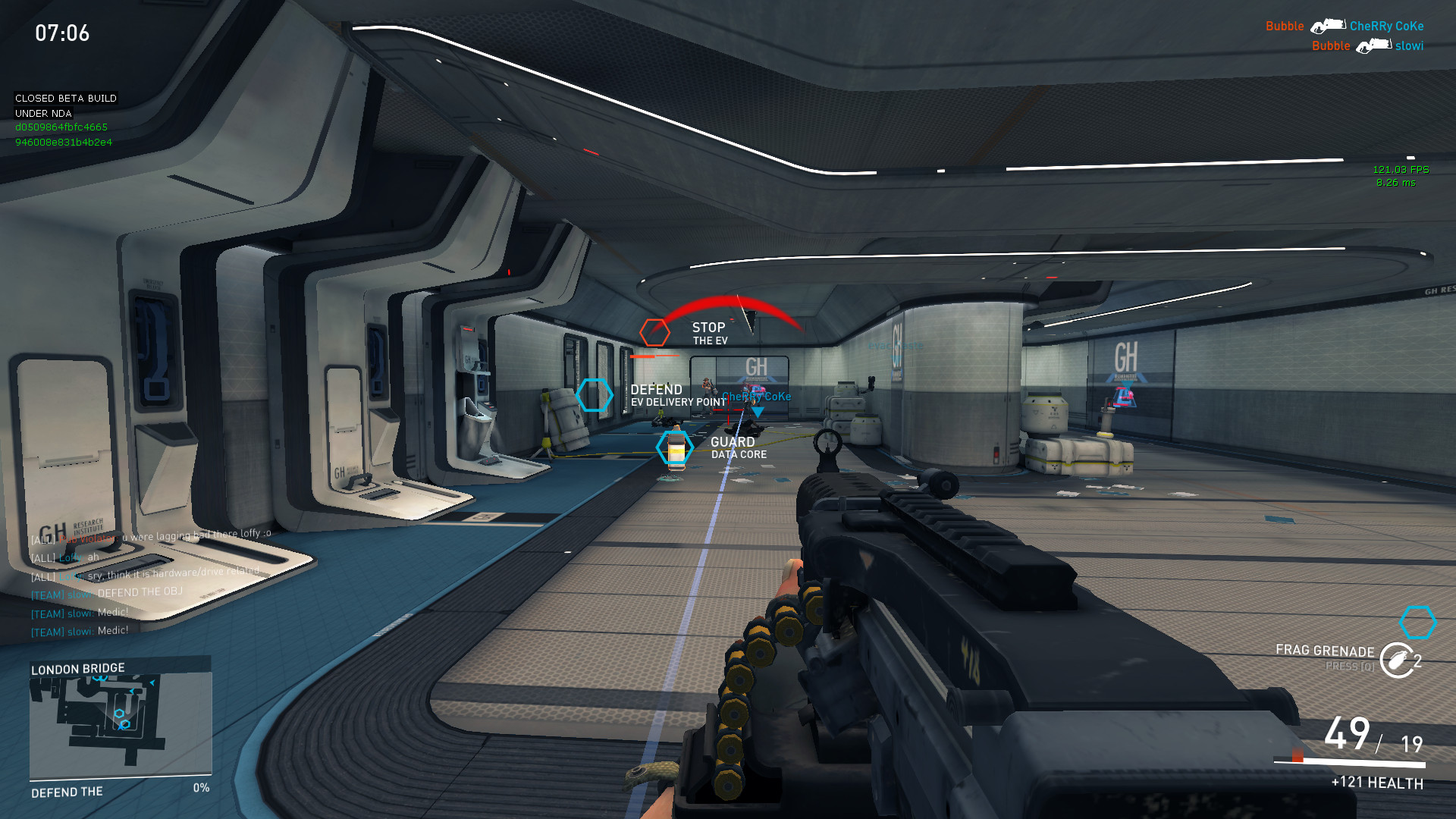The width and height of the screenshot is (1456, 819).
Task: Click the Guard Data Core objective marker
Action: pyautogui.click(x=675, y=447)
